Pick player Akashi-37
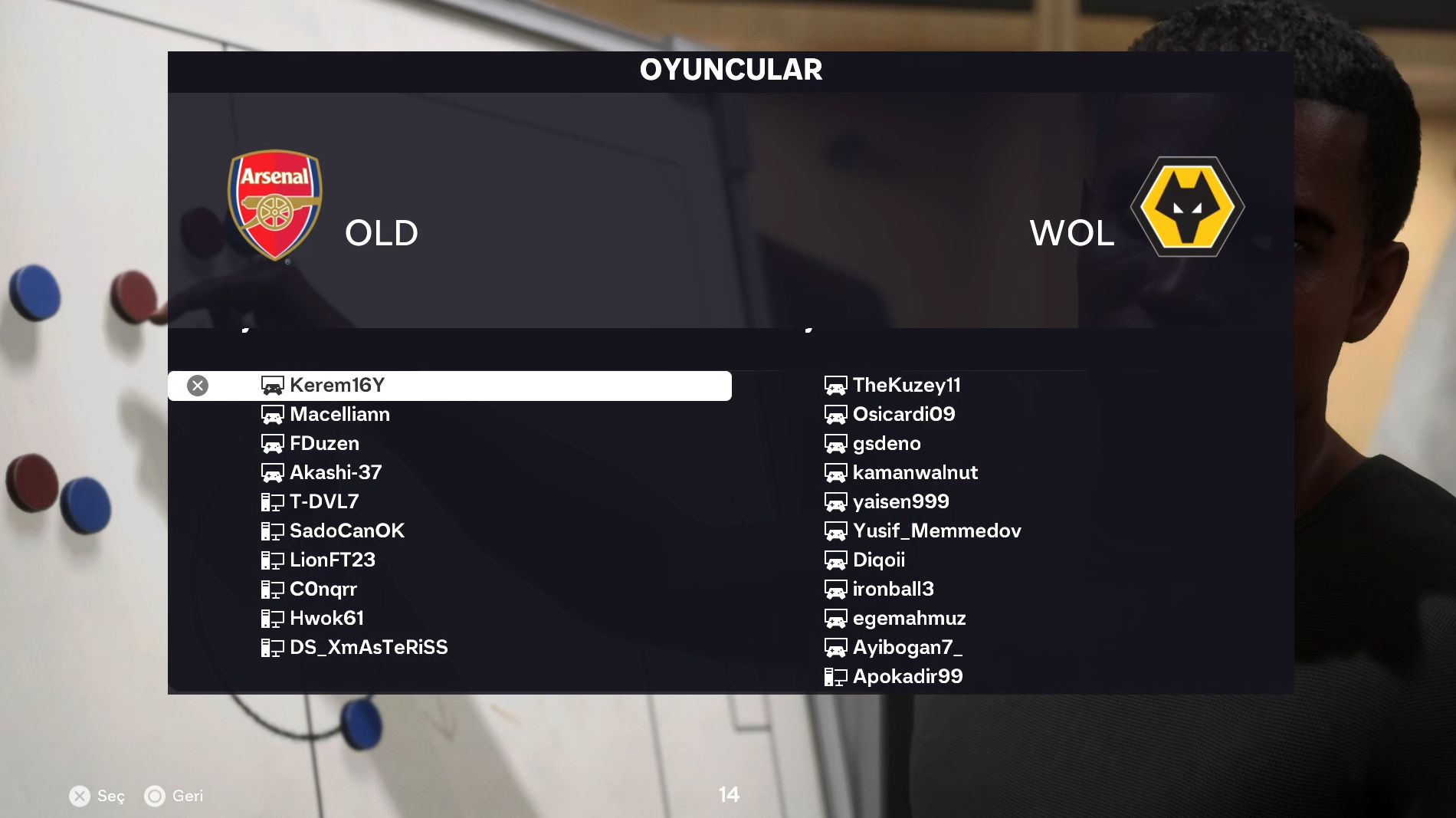Screen dimensions: 1456x818 click(x=336, y=472)
